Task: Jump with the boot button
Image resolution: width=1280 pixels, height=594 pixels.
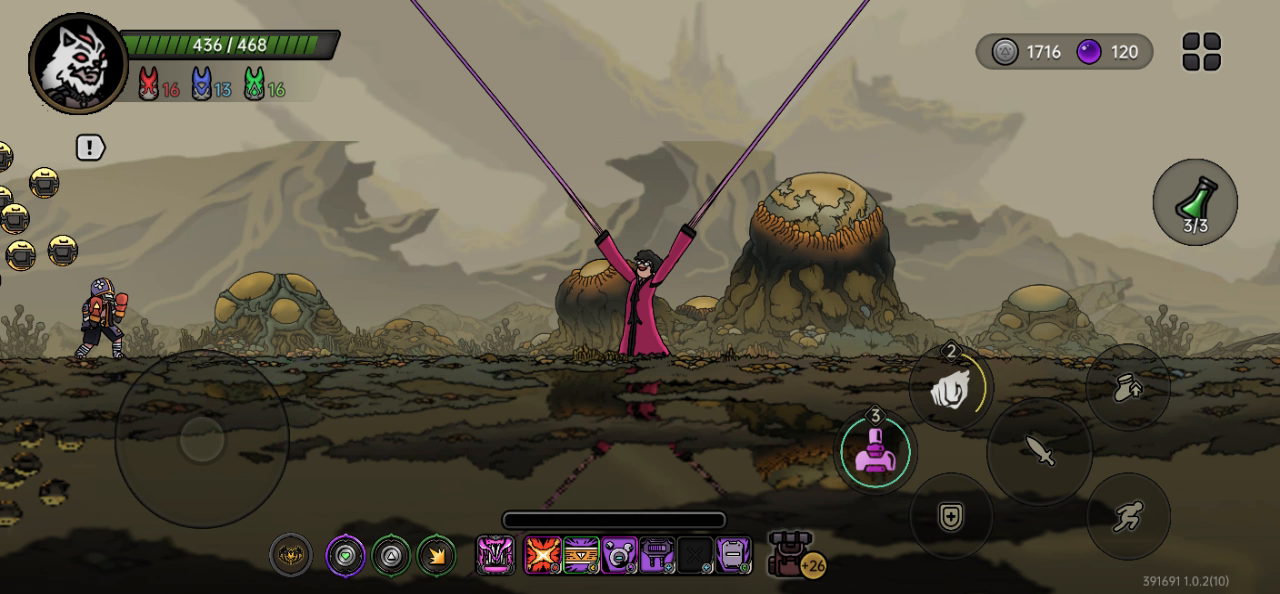Action: pyautogui.click(x=1128, y=388)
